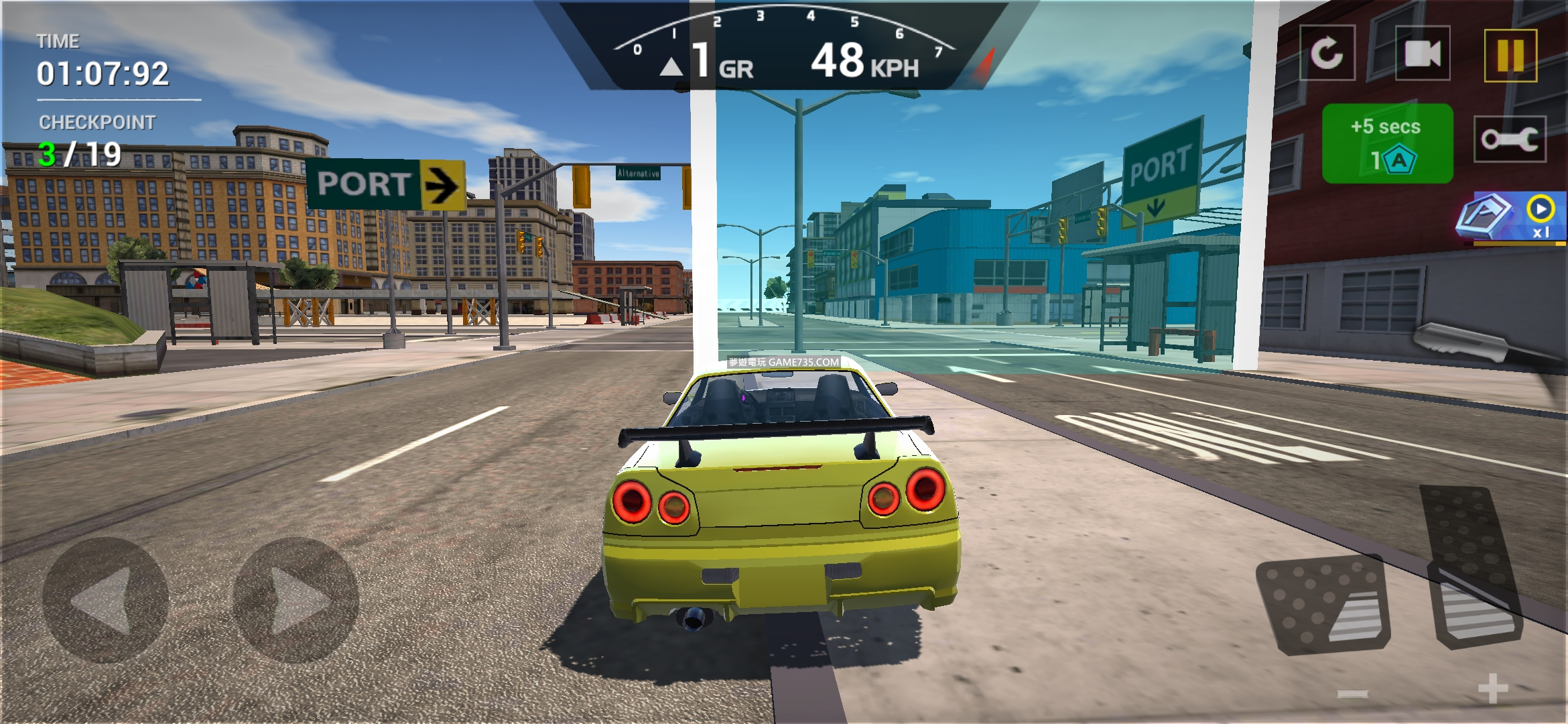This screenshot has width=1568, height=724.
Task: Step on the gas pedal
Action: [1471, 570]
